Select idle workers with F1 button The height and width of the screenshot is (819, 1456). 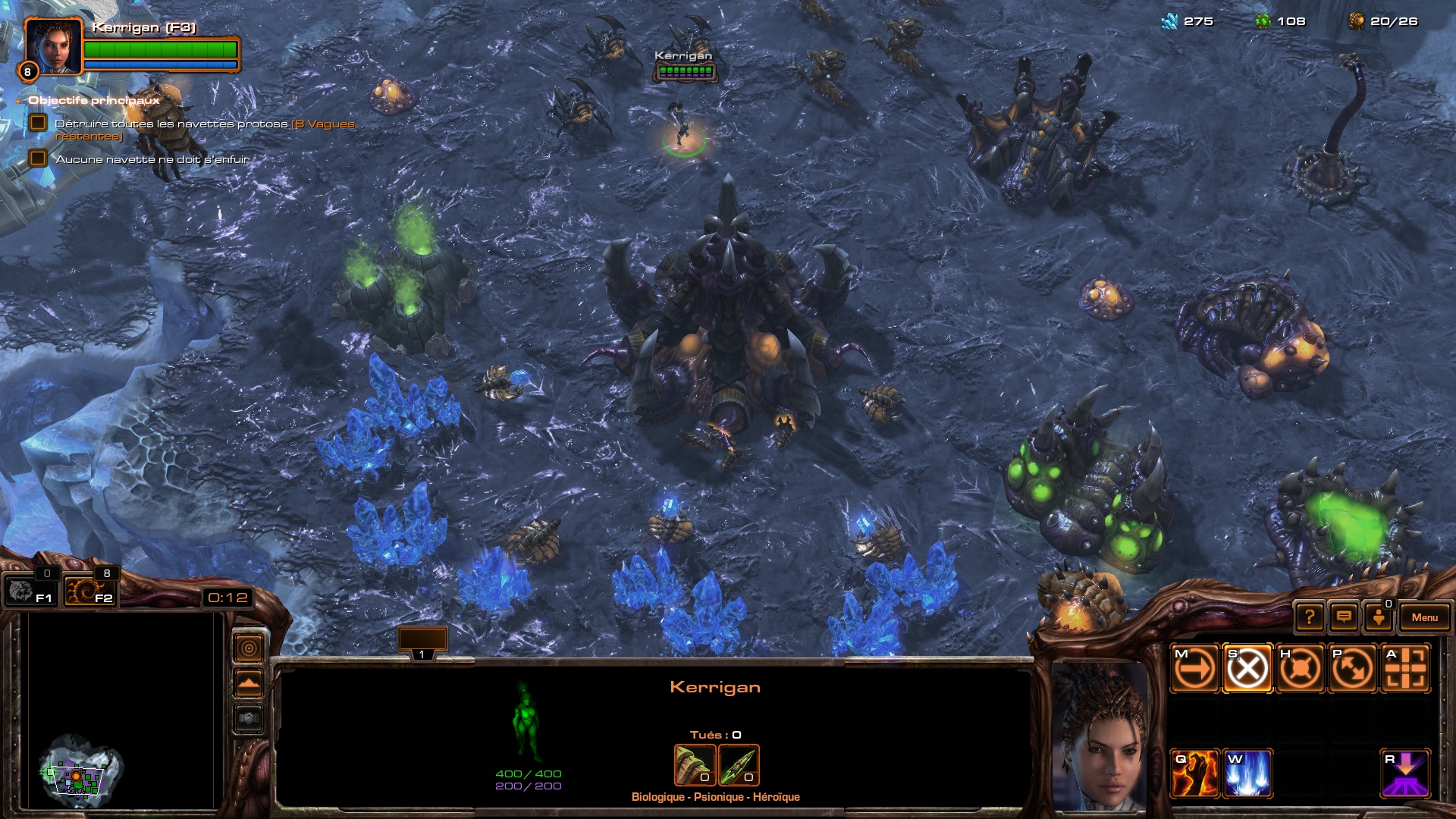pyautogui.click(x=29, y=591)
